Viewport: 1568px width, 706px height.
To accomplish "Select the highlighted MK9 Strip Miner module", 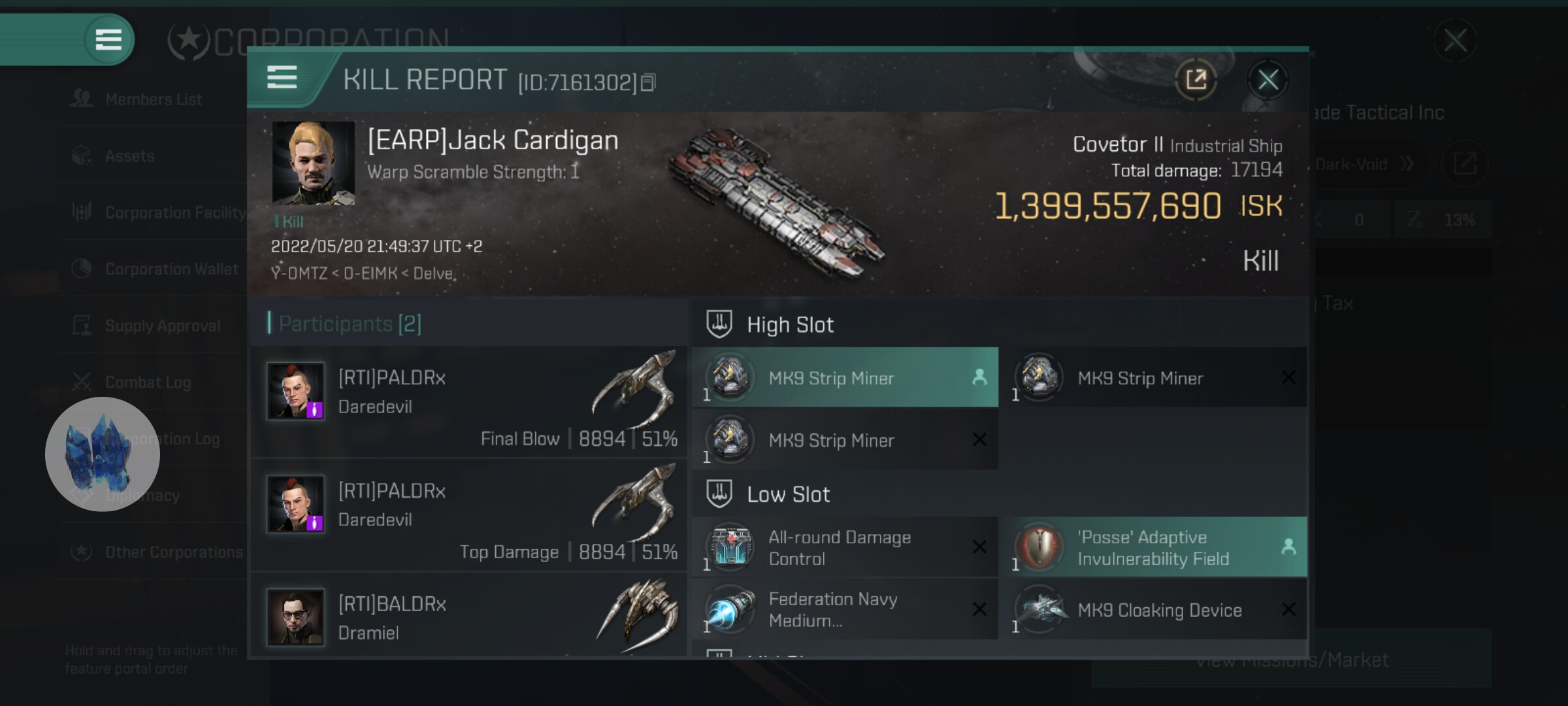I will pos(844,378).
